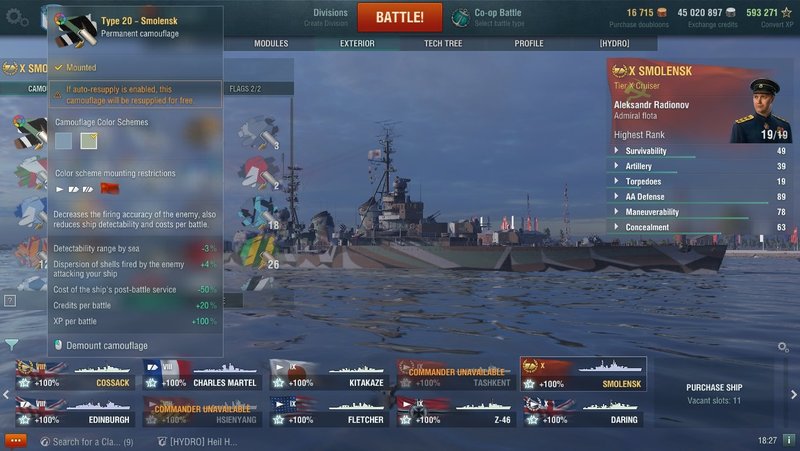This screenshot has height=451, width=800.
Task: Open the EXTERIOR tab
Action: (x=357, y=44)
